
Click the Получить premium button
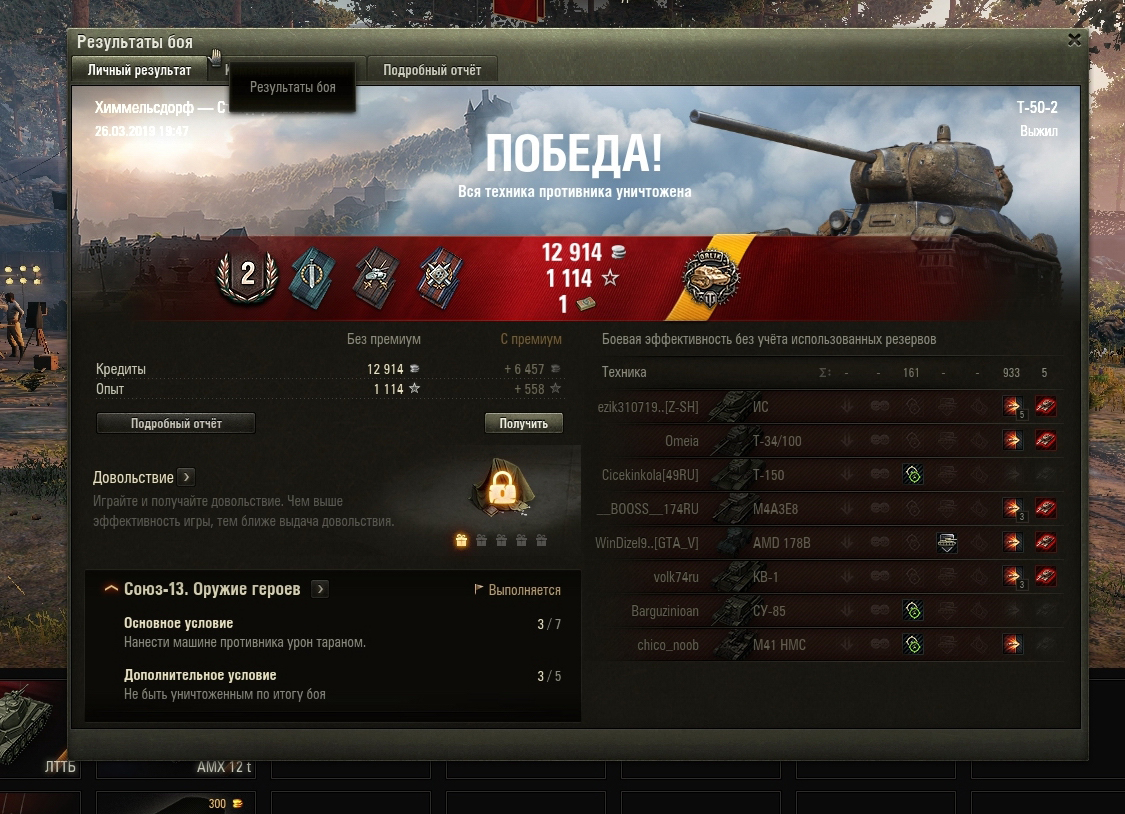[x=523, y=424]
